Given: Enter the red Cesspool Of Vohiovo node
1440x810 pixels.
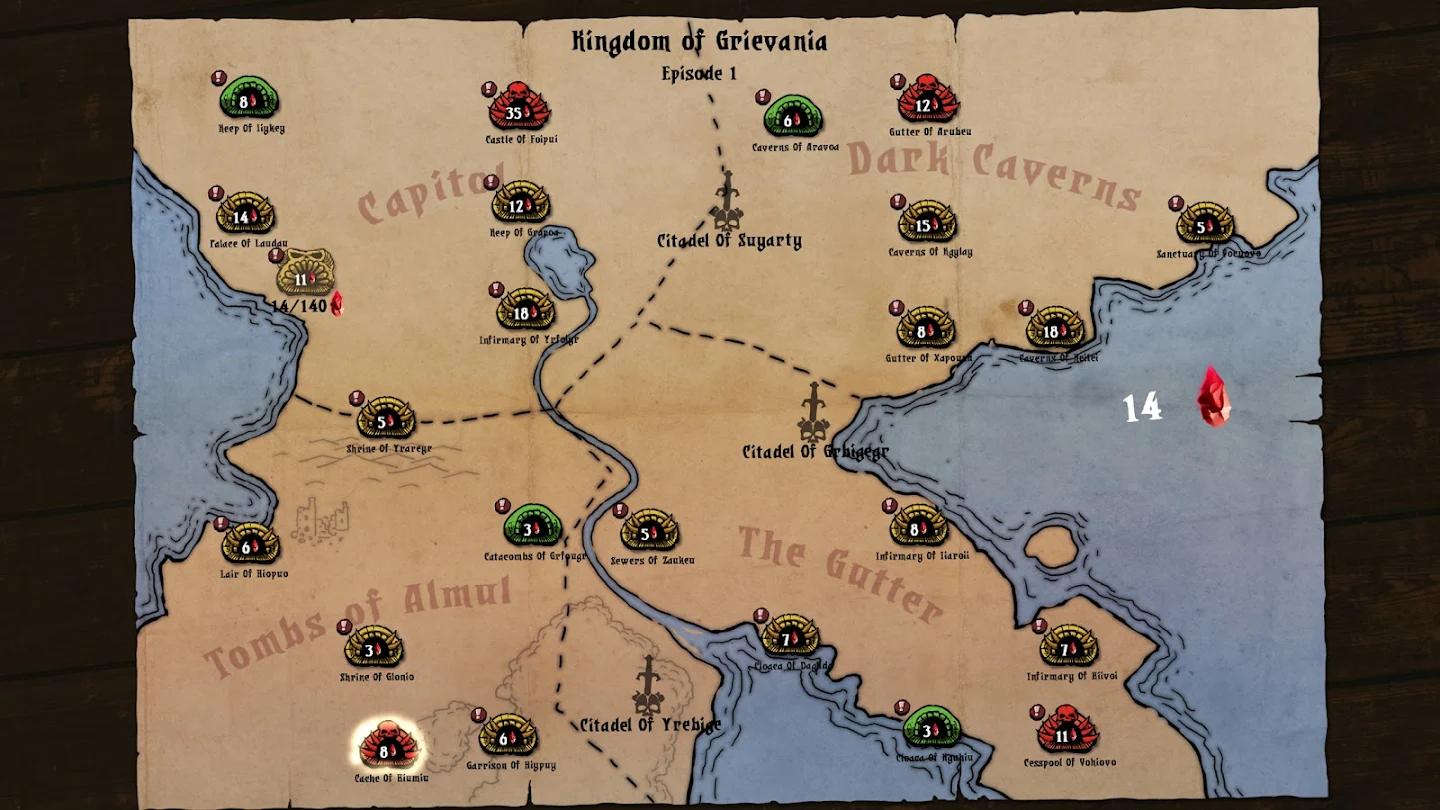Looking at the screenshot, I should (x=1067, y=735).
